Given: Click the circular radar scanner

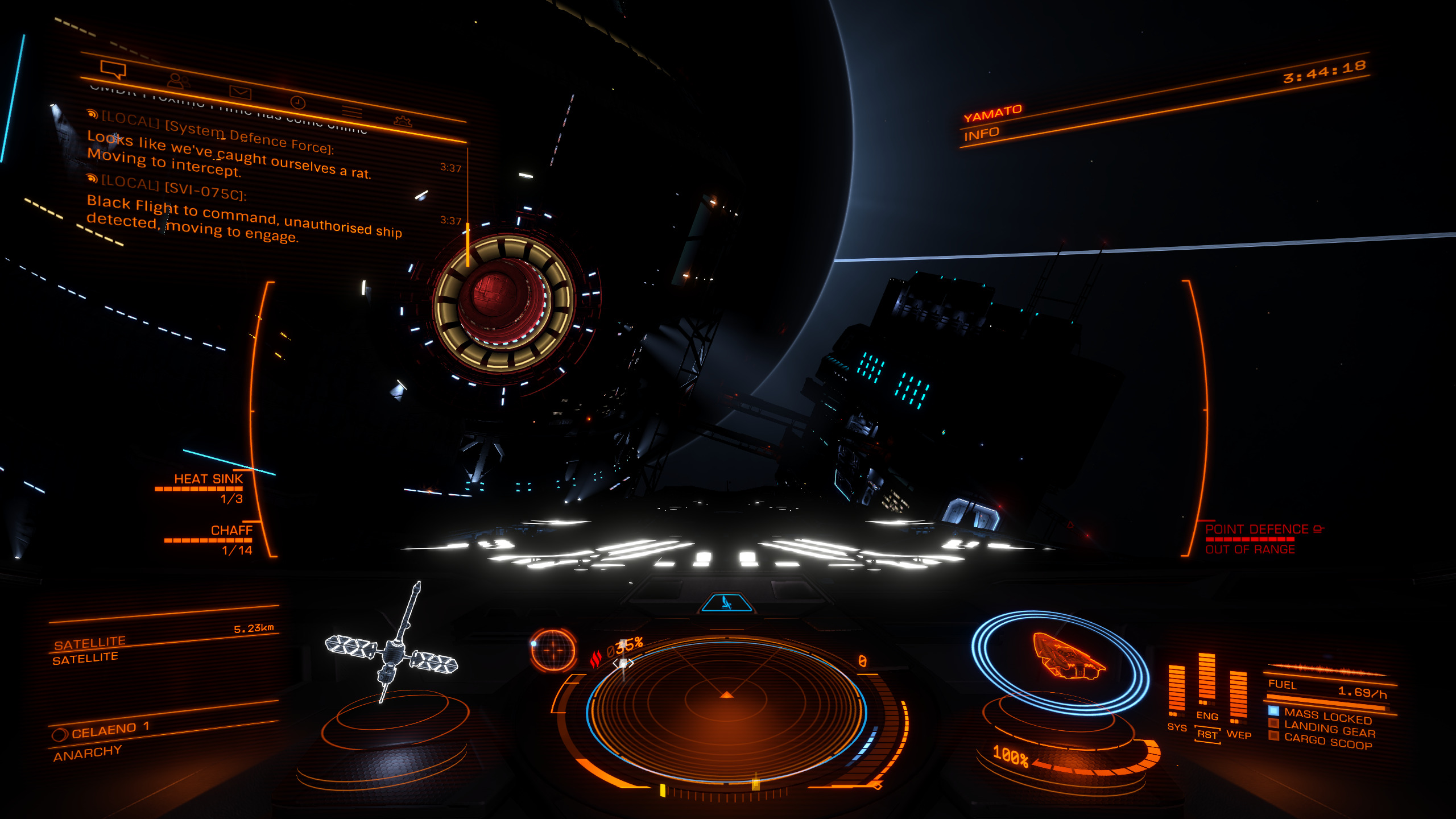Looking at the screenshot, I should pyautogui.click(x=726, y=711).
